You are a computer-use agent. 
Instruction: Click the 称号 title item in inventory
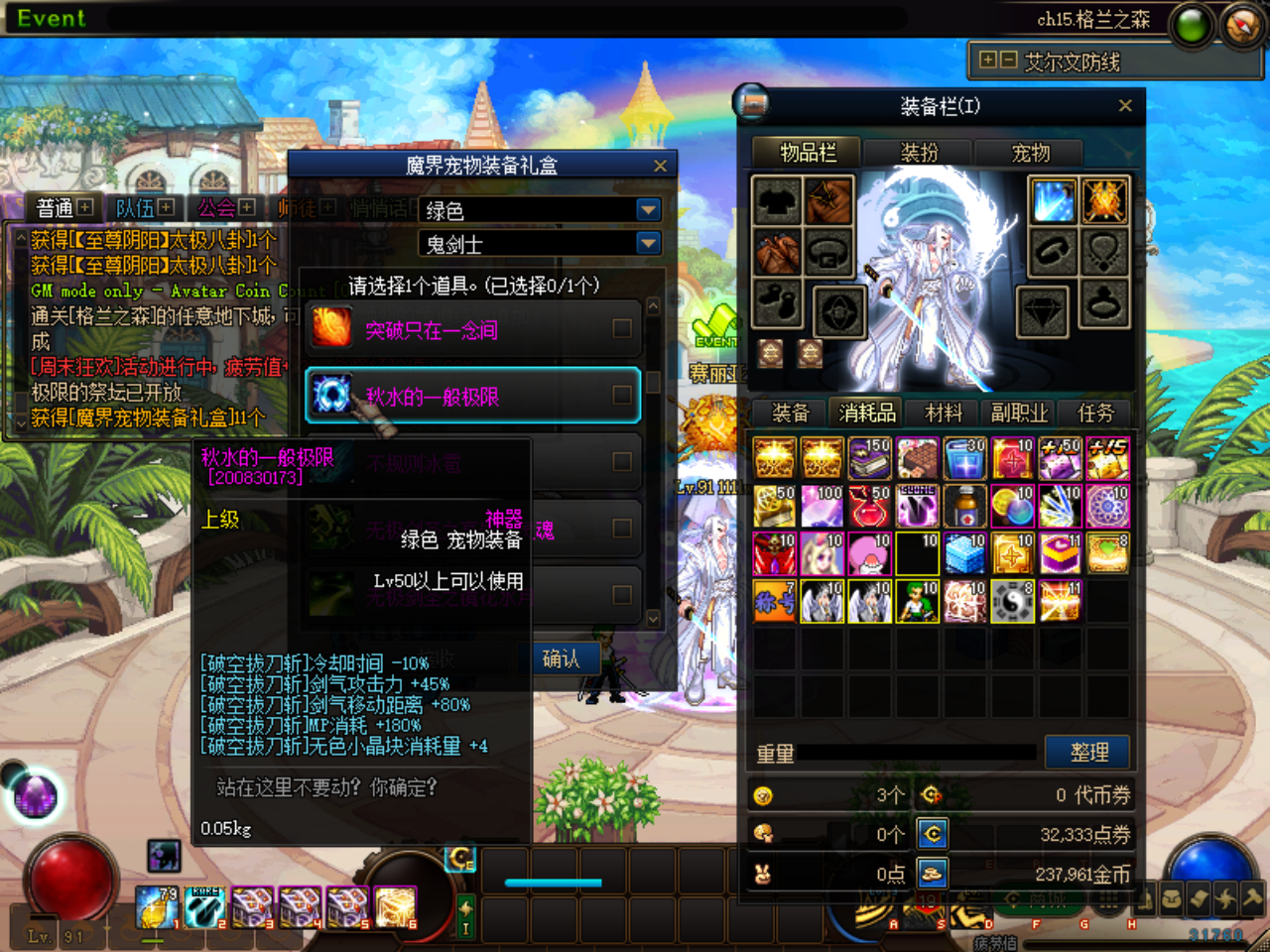tap(775, 601)
